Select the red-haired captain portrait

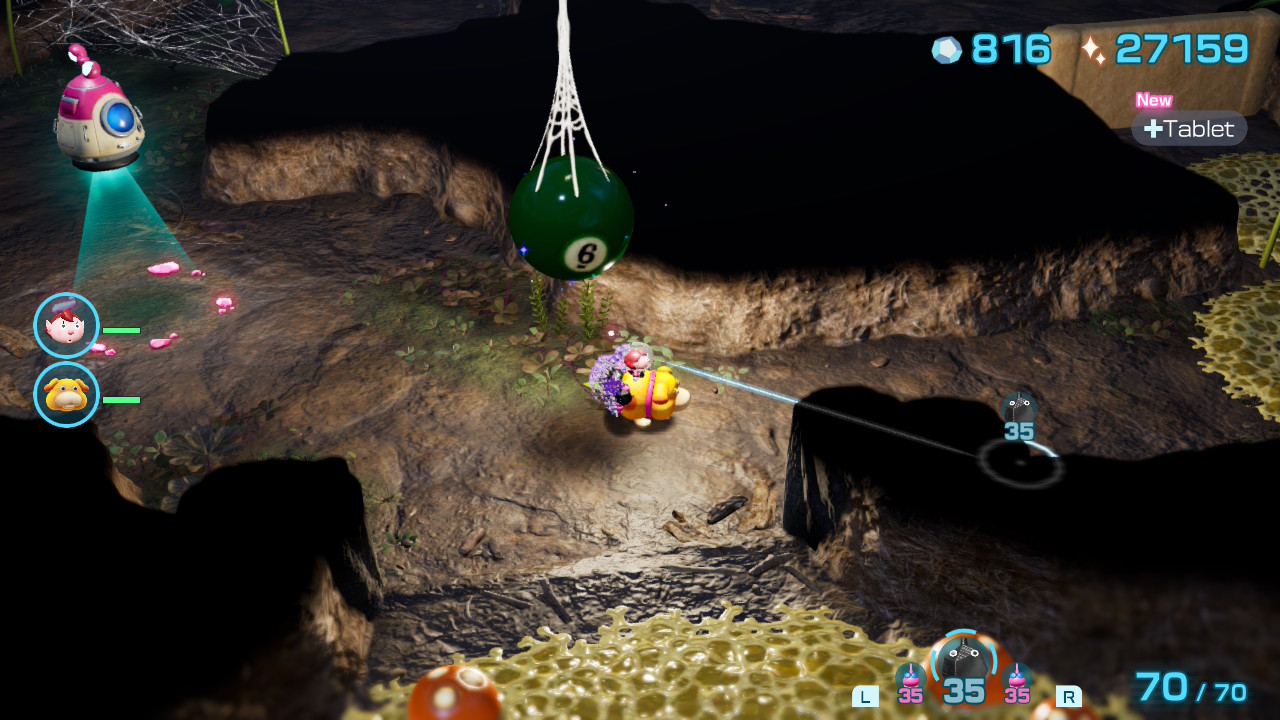tap(67, 326)
